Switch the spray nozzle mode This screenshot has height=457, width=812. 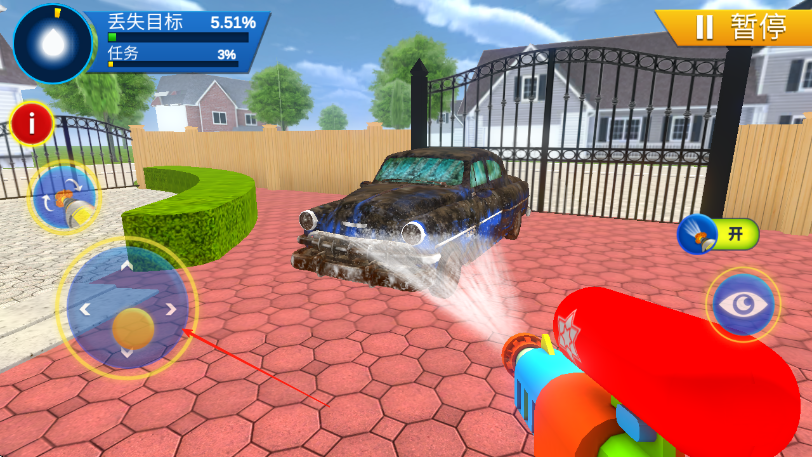[x=66, y=196]
